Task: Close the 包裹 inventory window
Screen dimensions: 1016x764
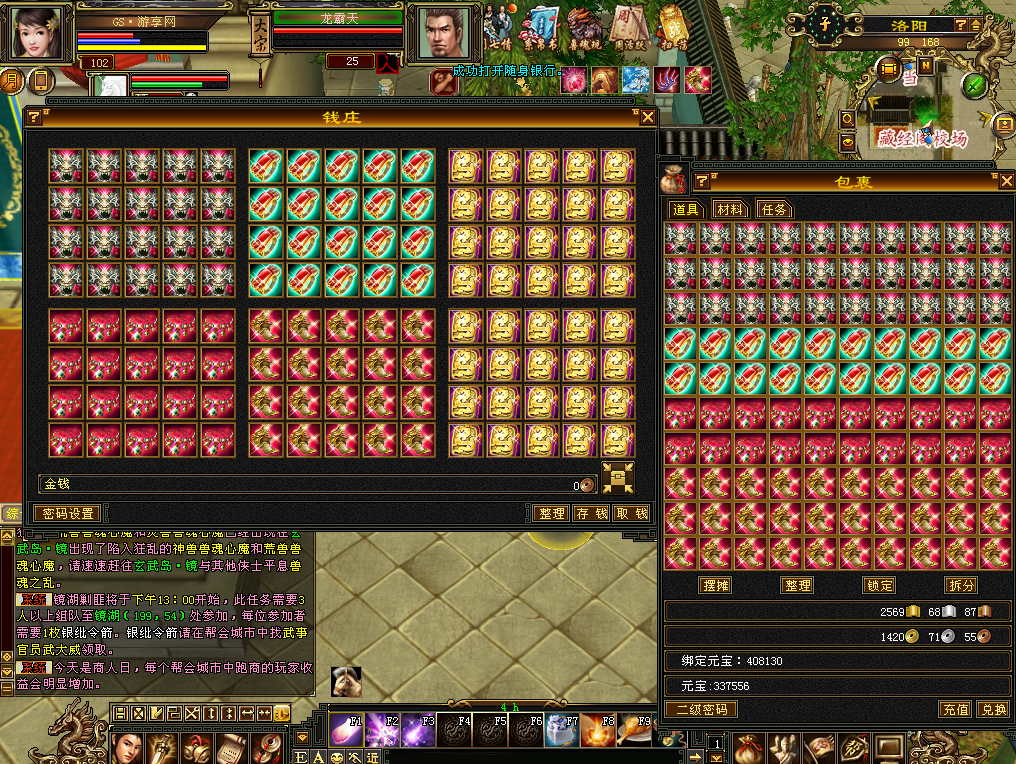Action: [1006, 181]
